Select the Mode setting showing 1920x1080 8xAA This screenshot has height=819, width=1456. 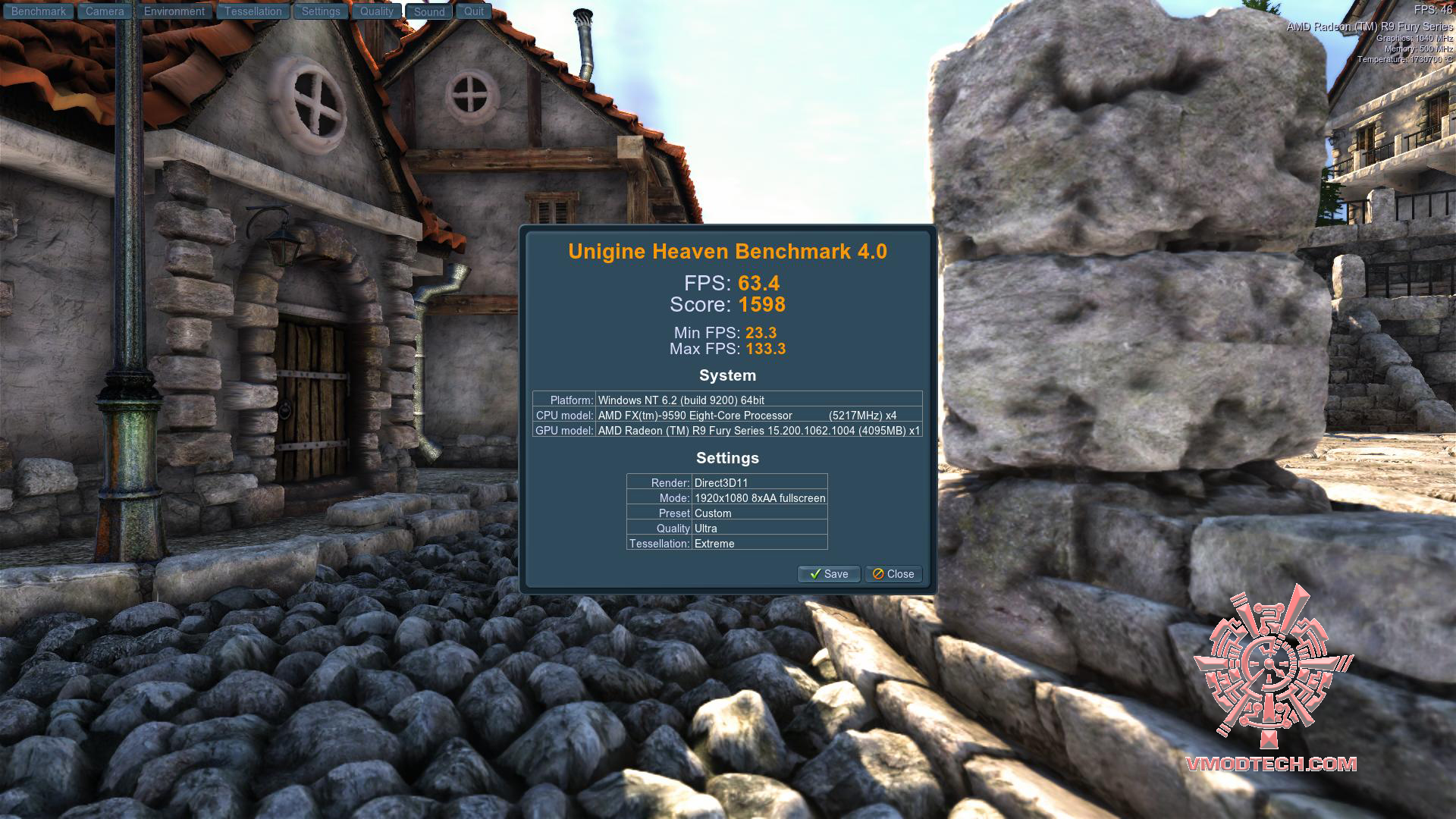[758, 498]
